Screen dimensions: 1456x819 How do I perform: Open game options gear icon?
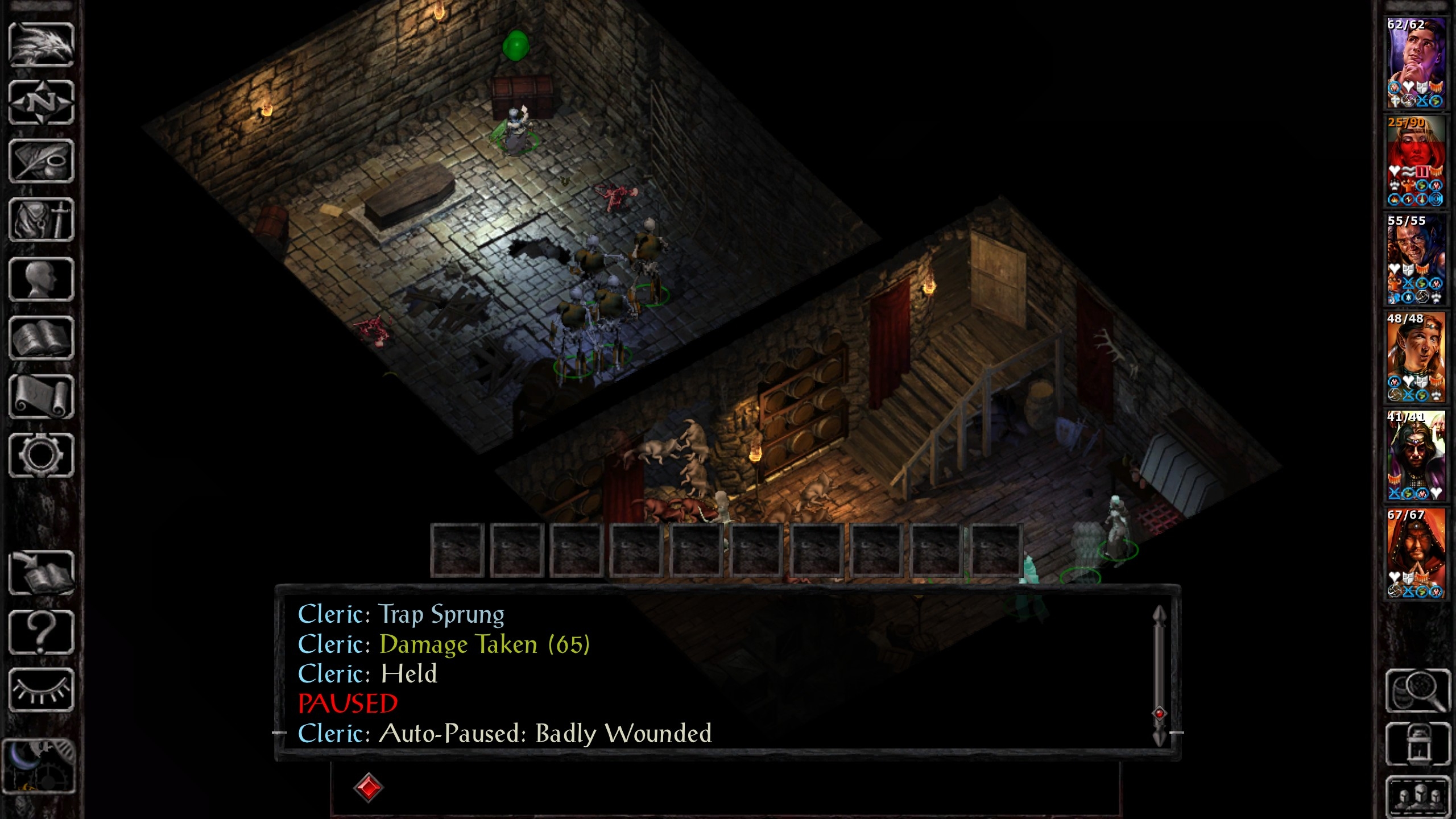pyautogui.click(x=41, y=456)
